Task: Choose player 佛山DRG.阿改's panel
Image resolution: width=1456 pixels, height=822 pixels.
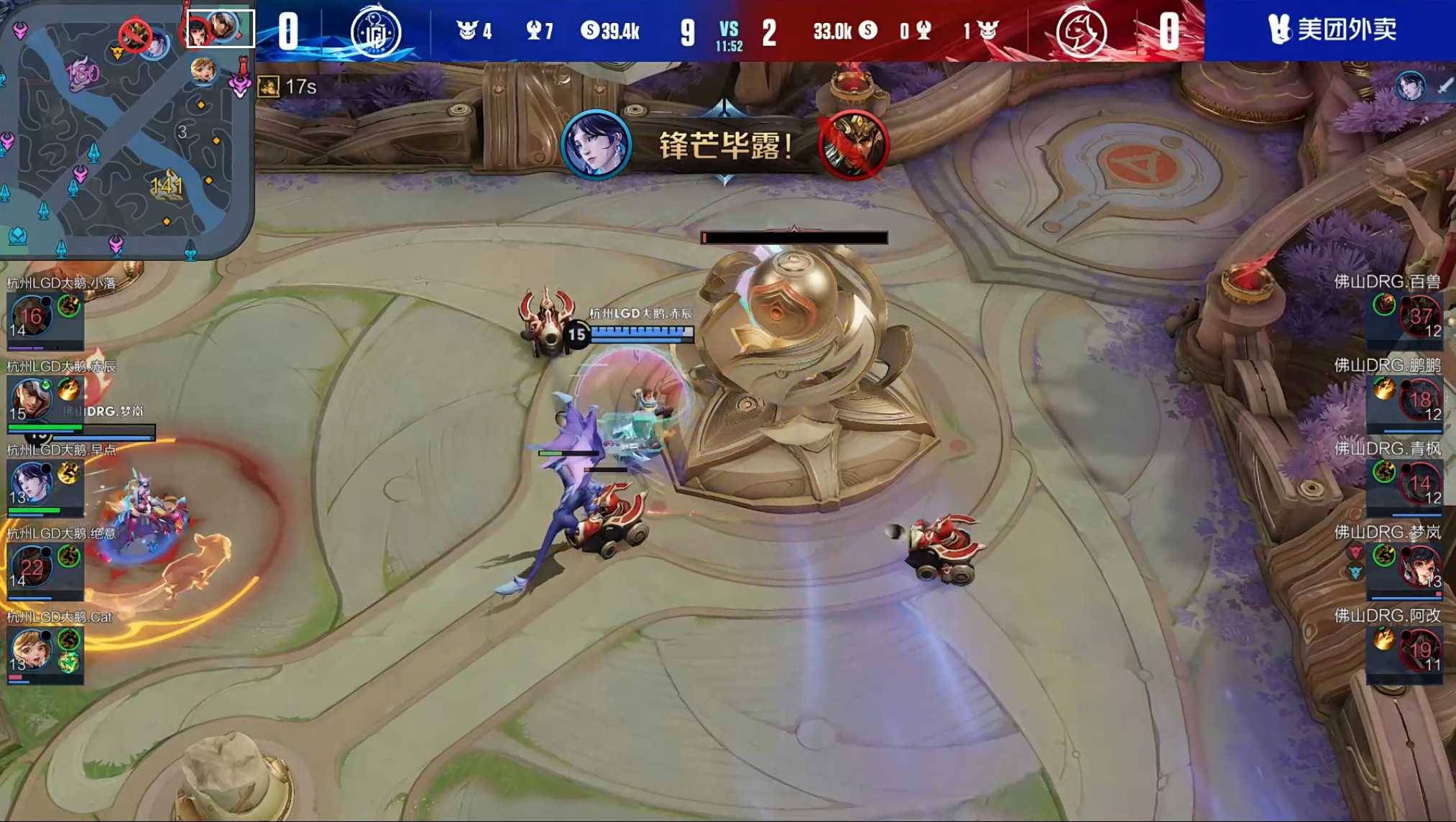Action: [1405, 649]
